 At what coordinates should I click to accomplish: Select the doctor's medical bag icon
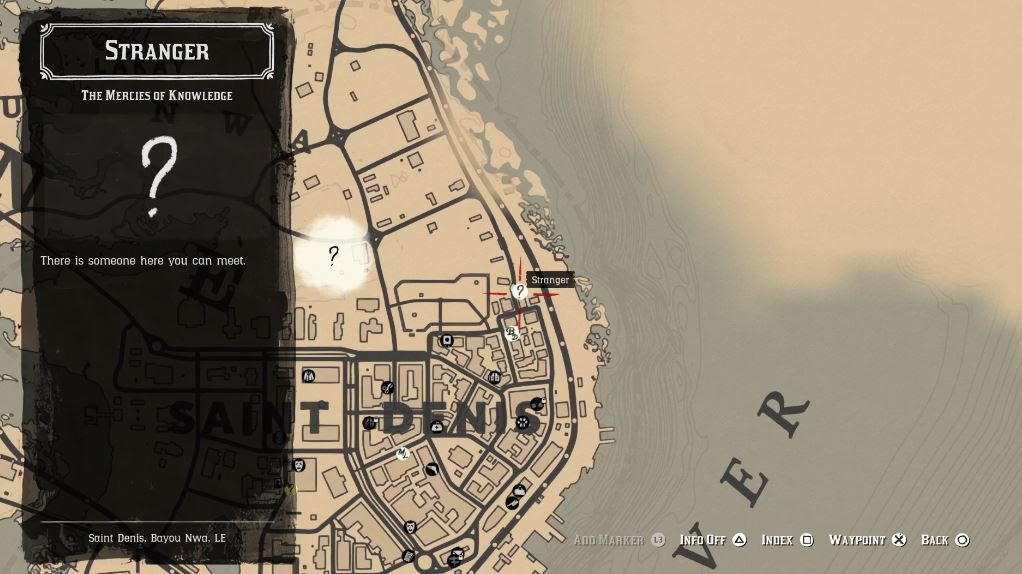point(437,427)
